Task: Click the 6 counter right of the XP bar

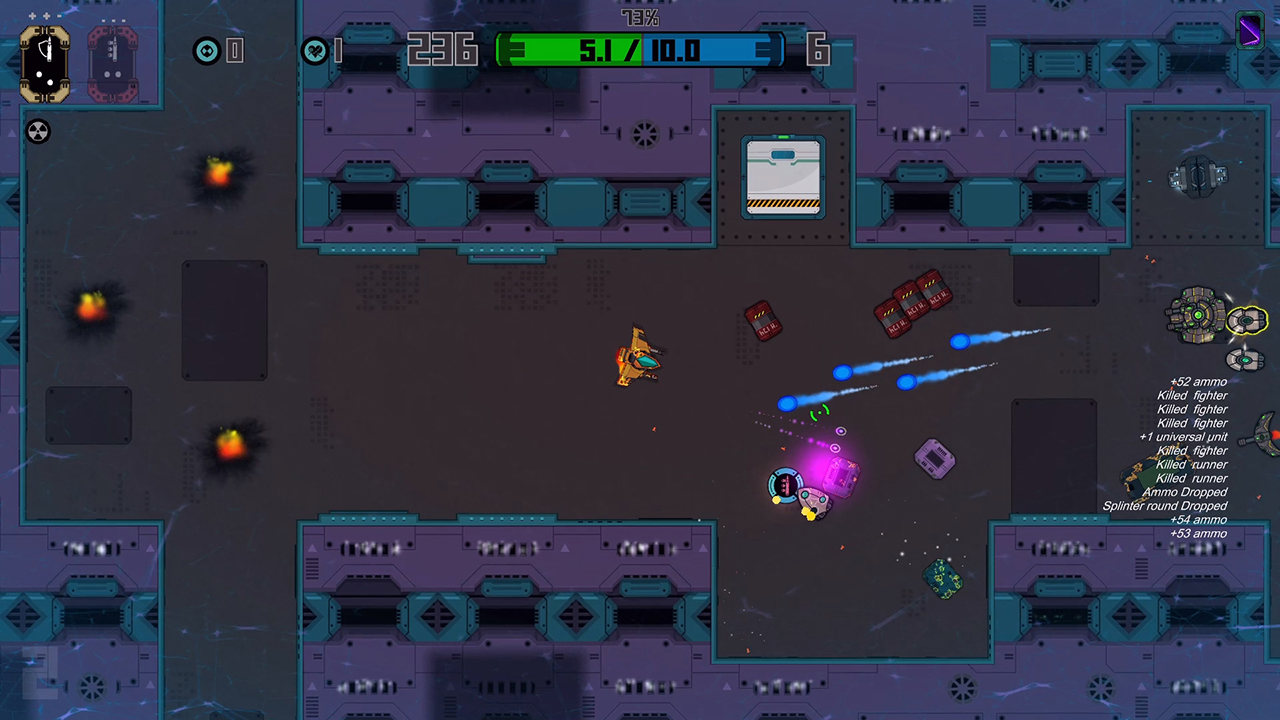Action: tap(818, 51)
